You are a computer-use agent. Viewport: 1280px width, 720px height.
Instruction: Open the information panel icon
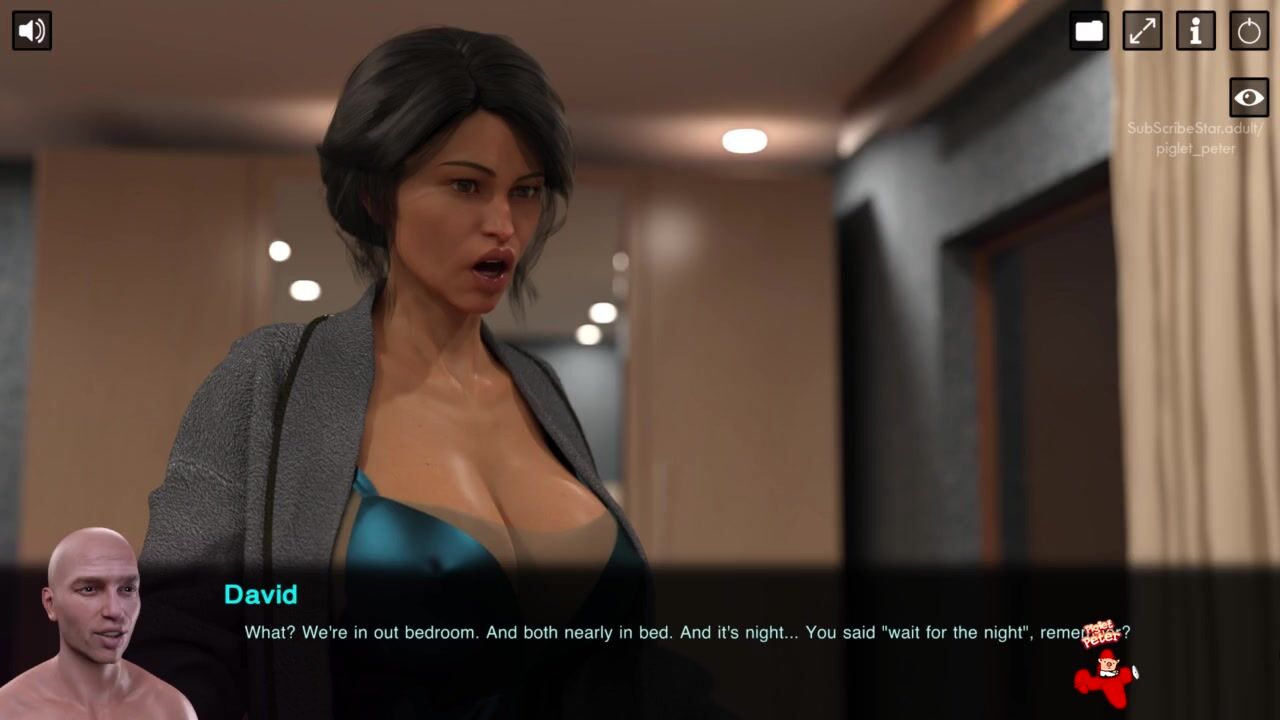tap(1195, 30)
